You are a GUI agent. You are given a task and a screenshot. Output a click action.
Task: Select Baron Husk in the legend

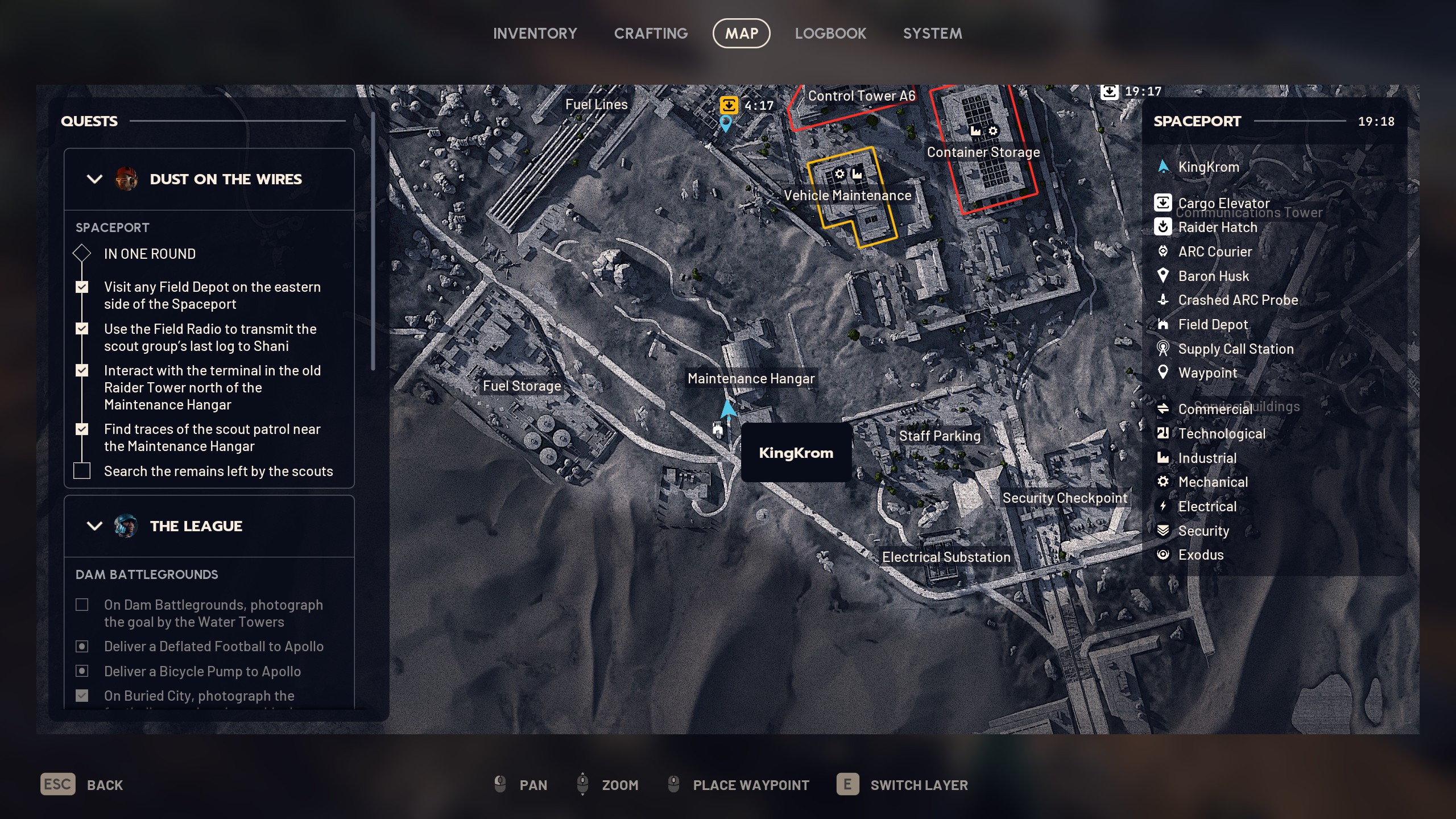1213,276
